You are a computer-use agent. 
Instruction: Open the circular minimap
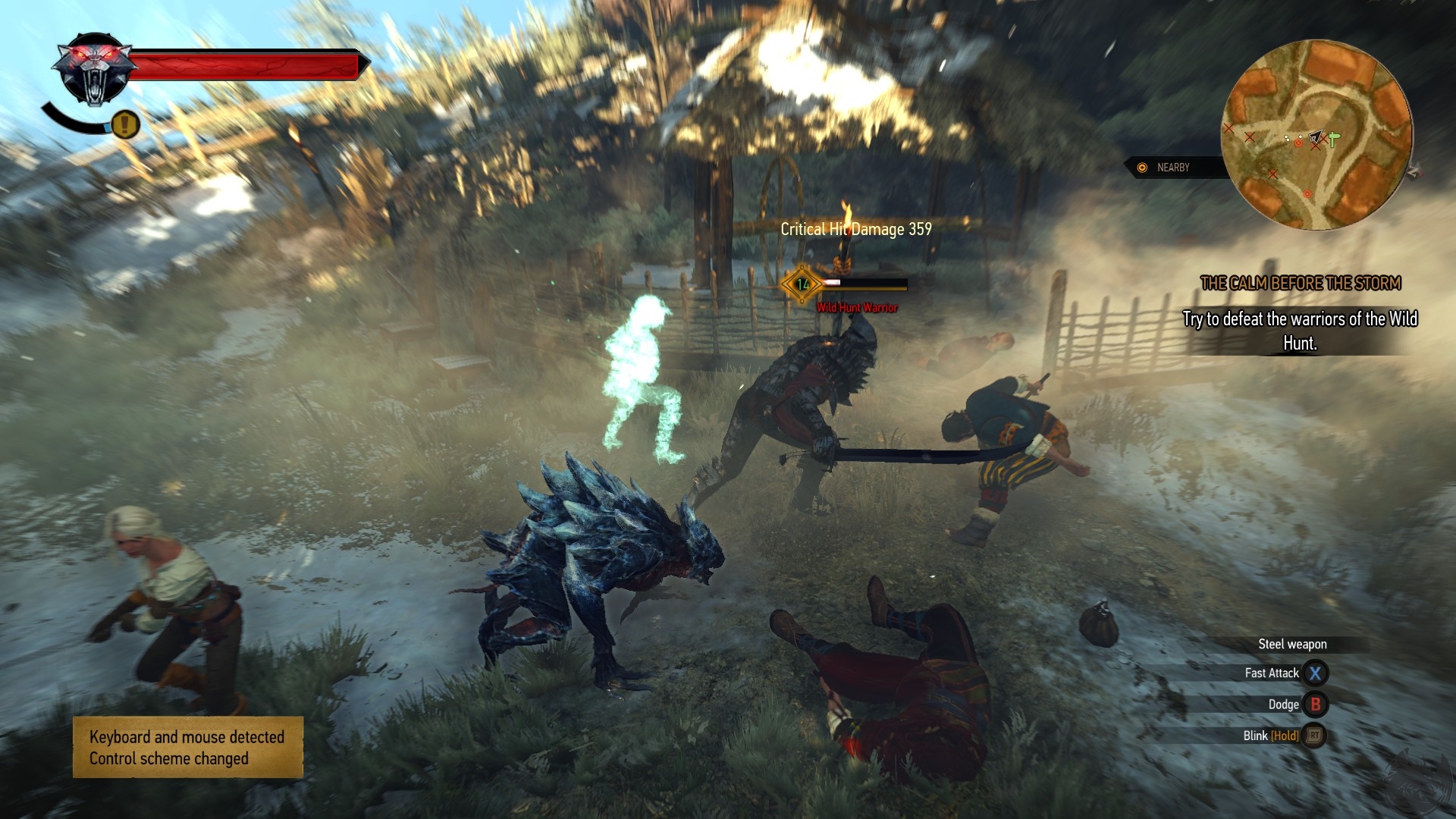pyautogui.click(x=1316, y=135)
